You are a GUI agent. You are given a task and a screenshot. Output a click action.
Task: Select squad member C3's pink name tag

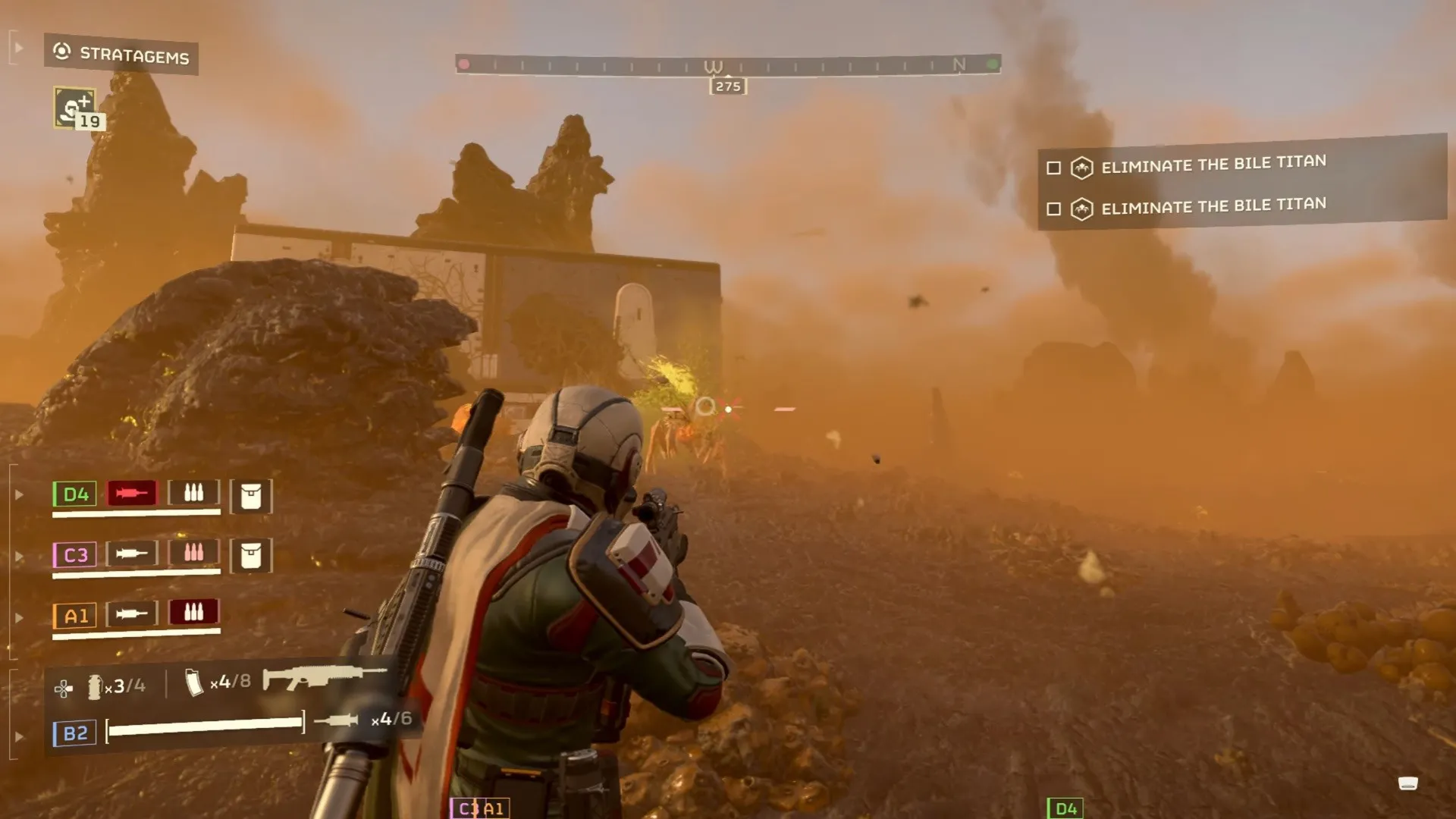(x=75, y=555)
